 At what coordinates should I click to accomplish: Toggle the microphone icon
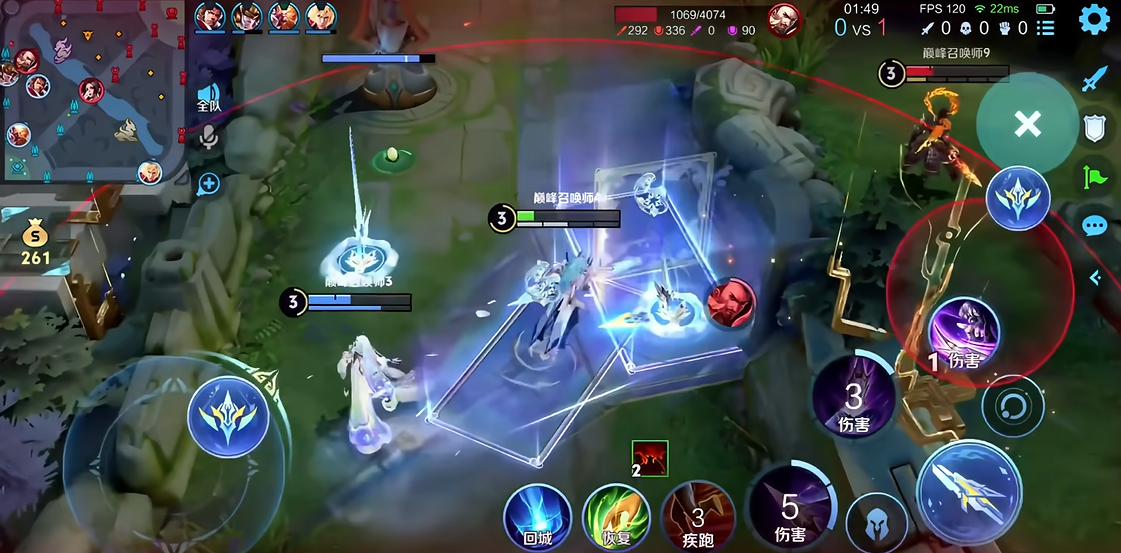pyautogui.click(x=208, y=136)
